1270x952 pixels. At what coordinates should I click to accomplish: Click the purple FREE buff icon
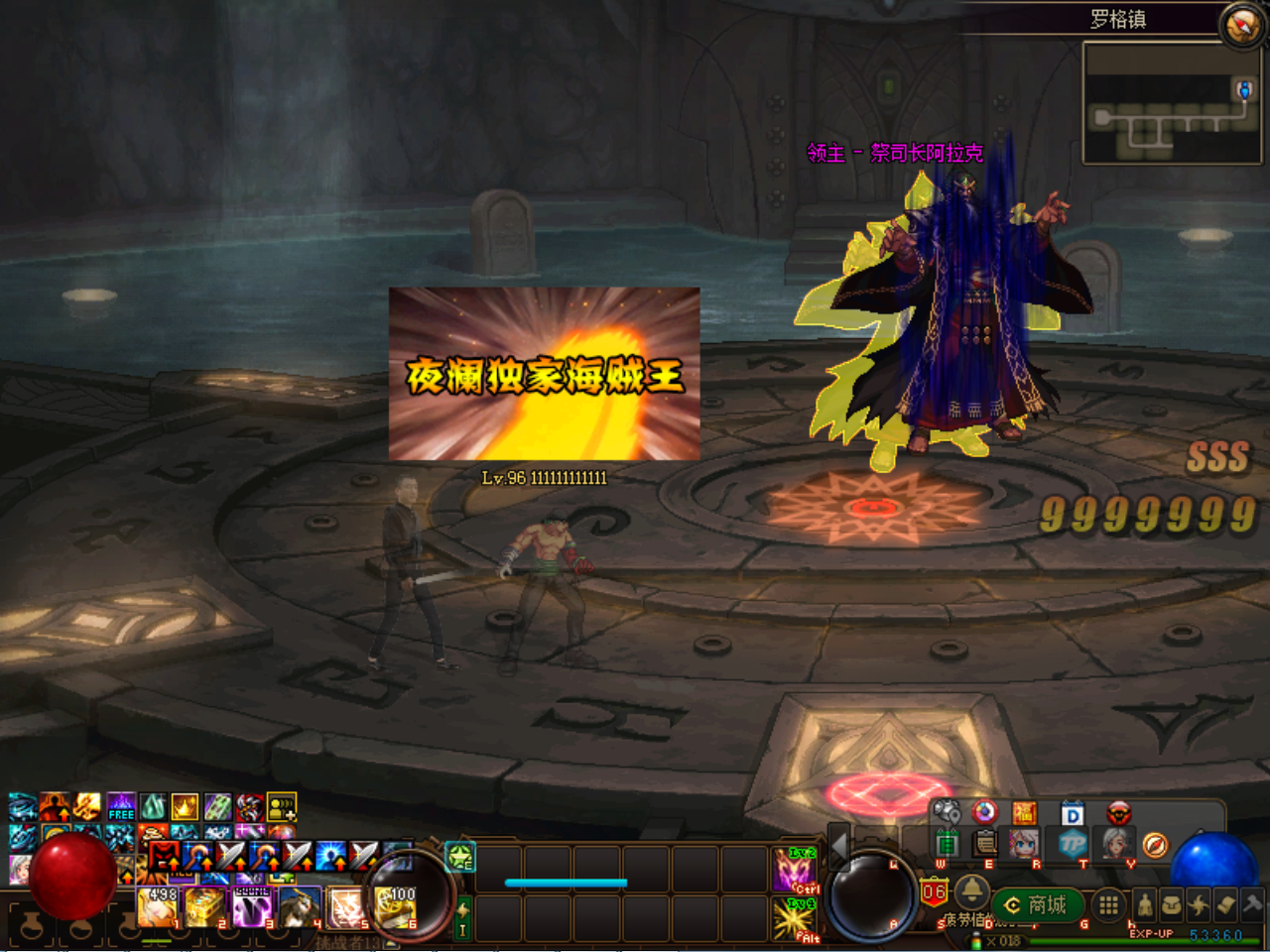coord(121,807)
